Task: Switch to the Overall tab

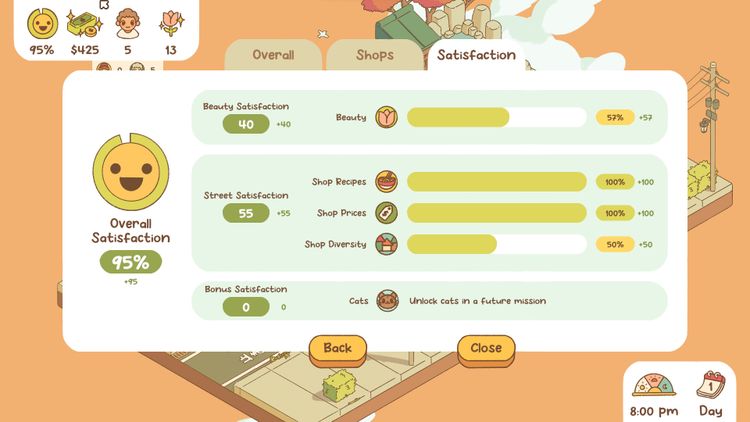Action: point(273,56)
